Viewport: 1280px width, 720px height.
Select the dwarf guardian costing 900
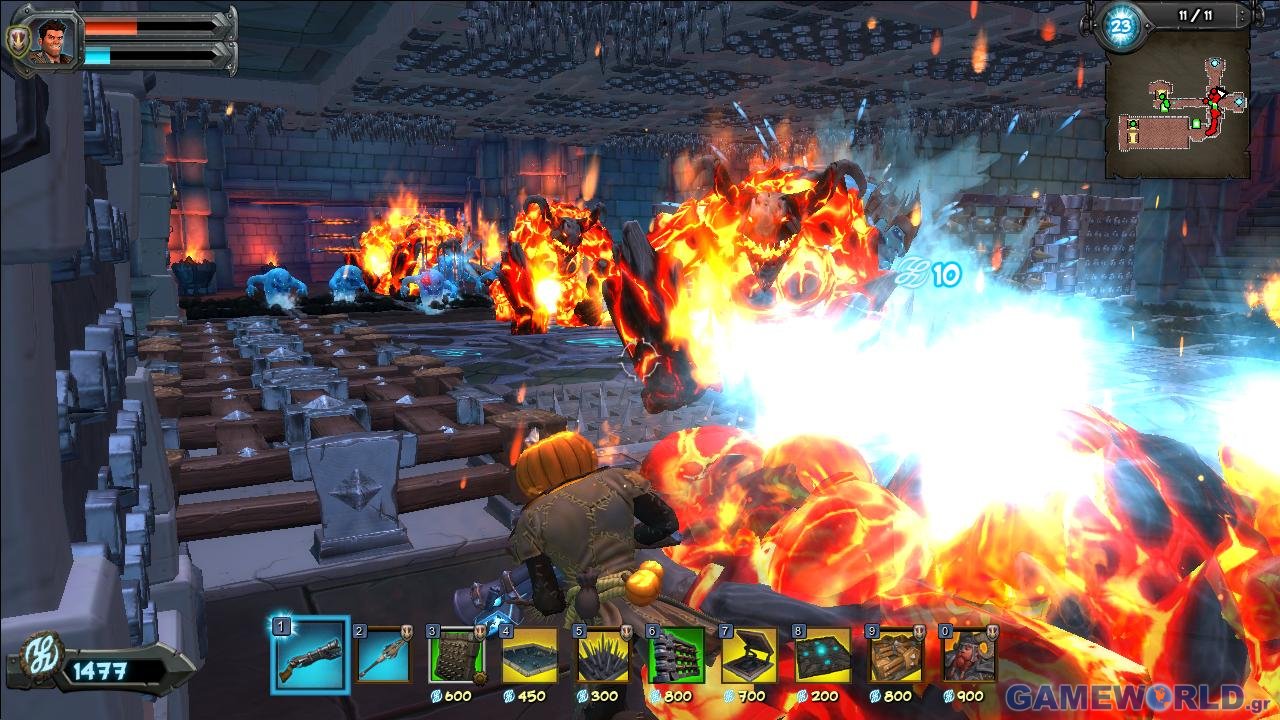click(x=969, y=656)
